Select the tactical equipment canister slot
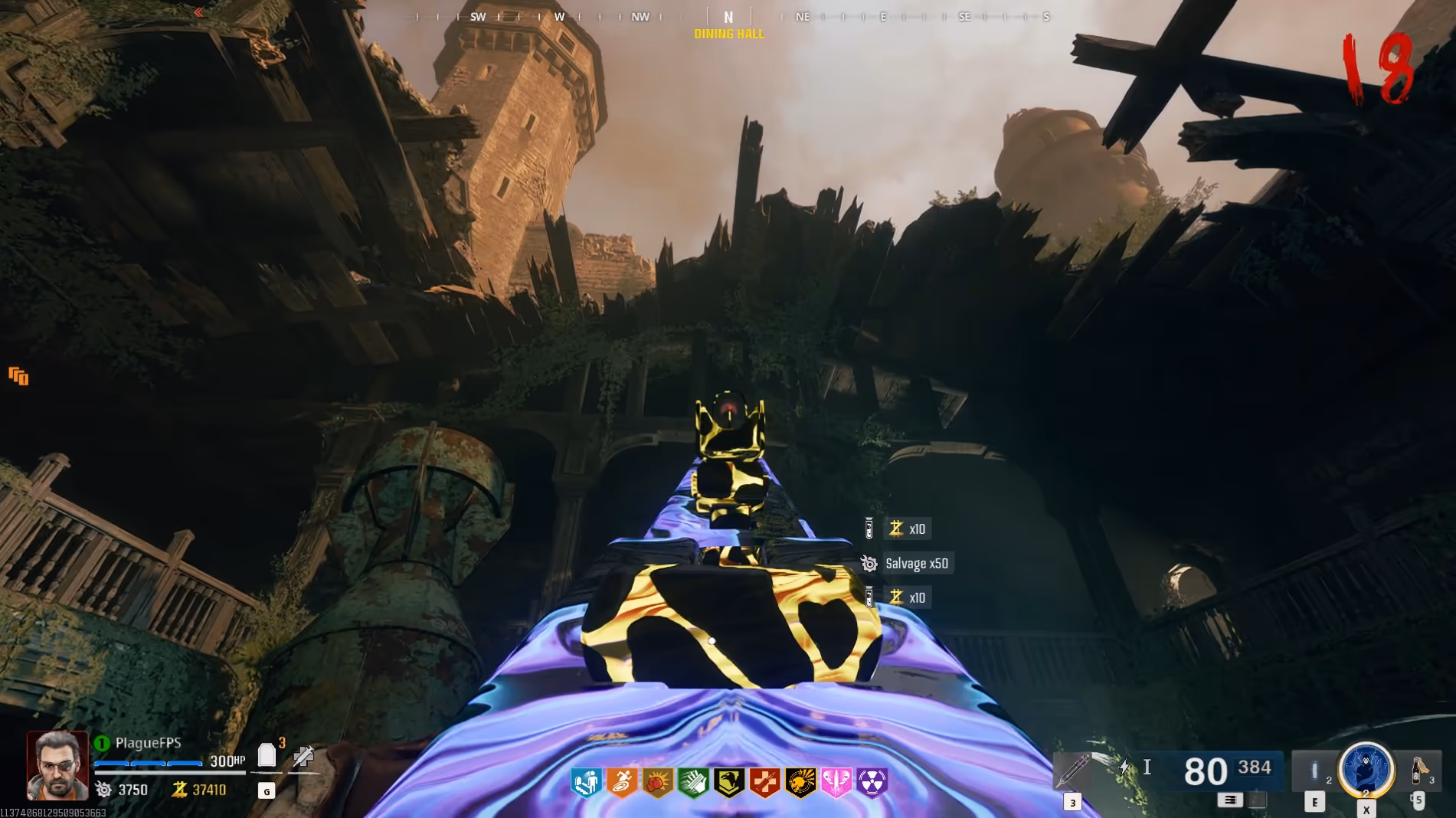1456x818 pixels. 1314,771
